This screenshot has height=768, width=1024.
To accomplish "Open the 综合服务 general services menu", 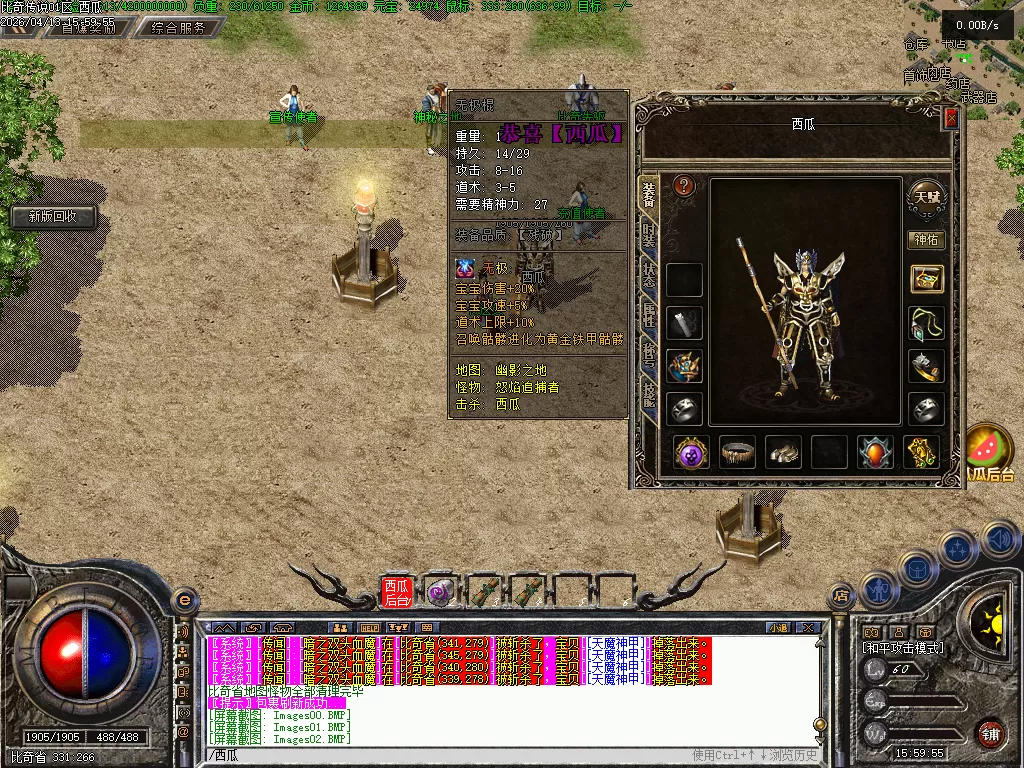I will [x=179, y=28].
